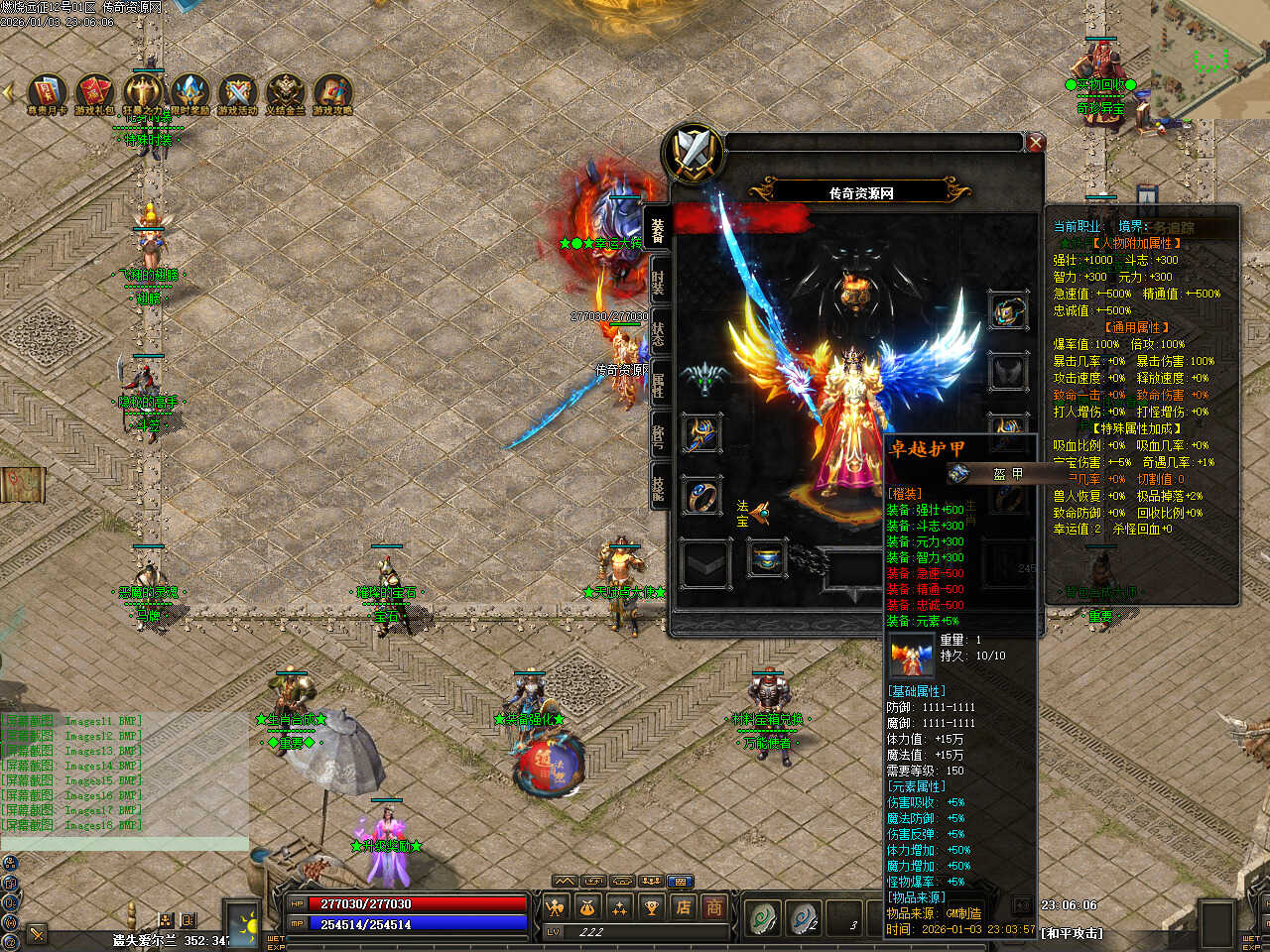Switch to the 时装 fashion tab

[659, 280]
